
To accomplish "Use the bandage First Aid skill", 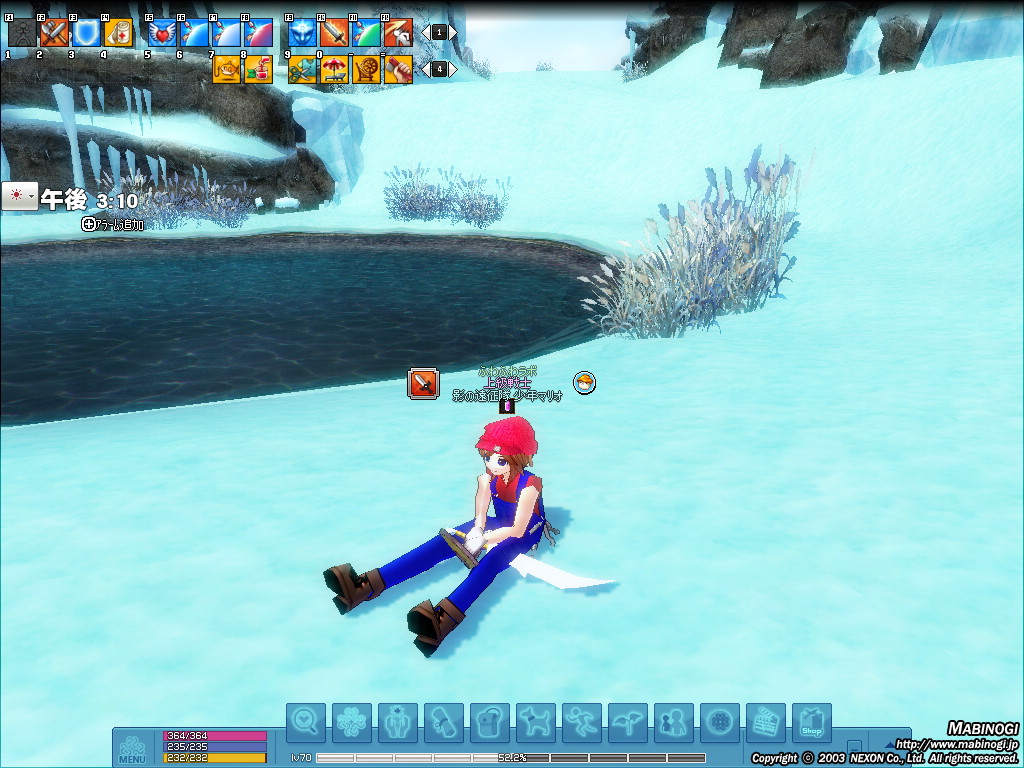I will [118, 34].
